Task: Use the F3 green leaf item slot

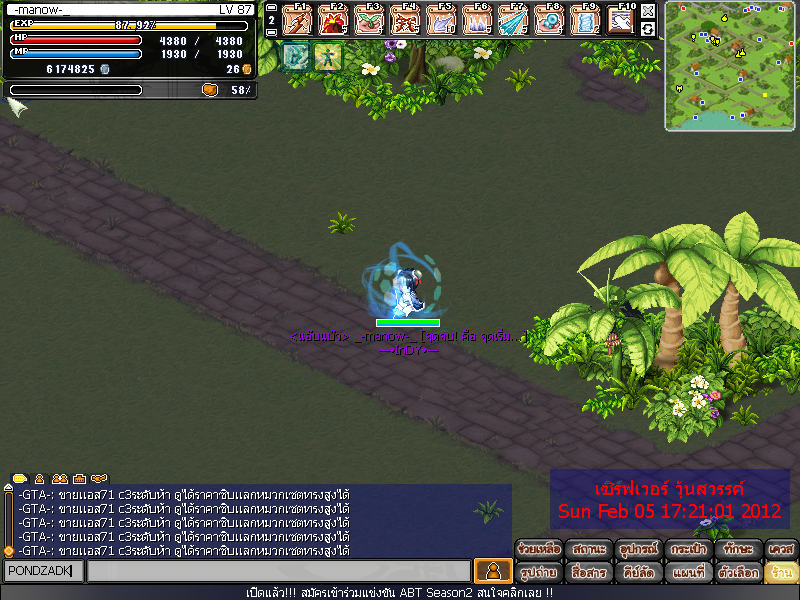Action: click(x=369, y=20)
